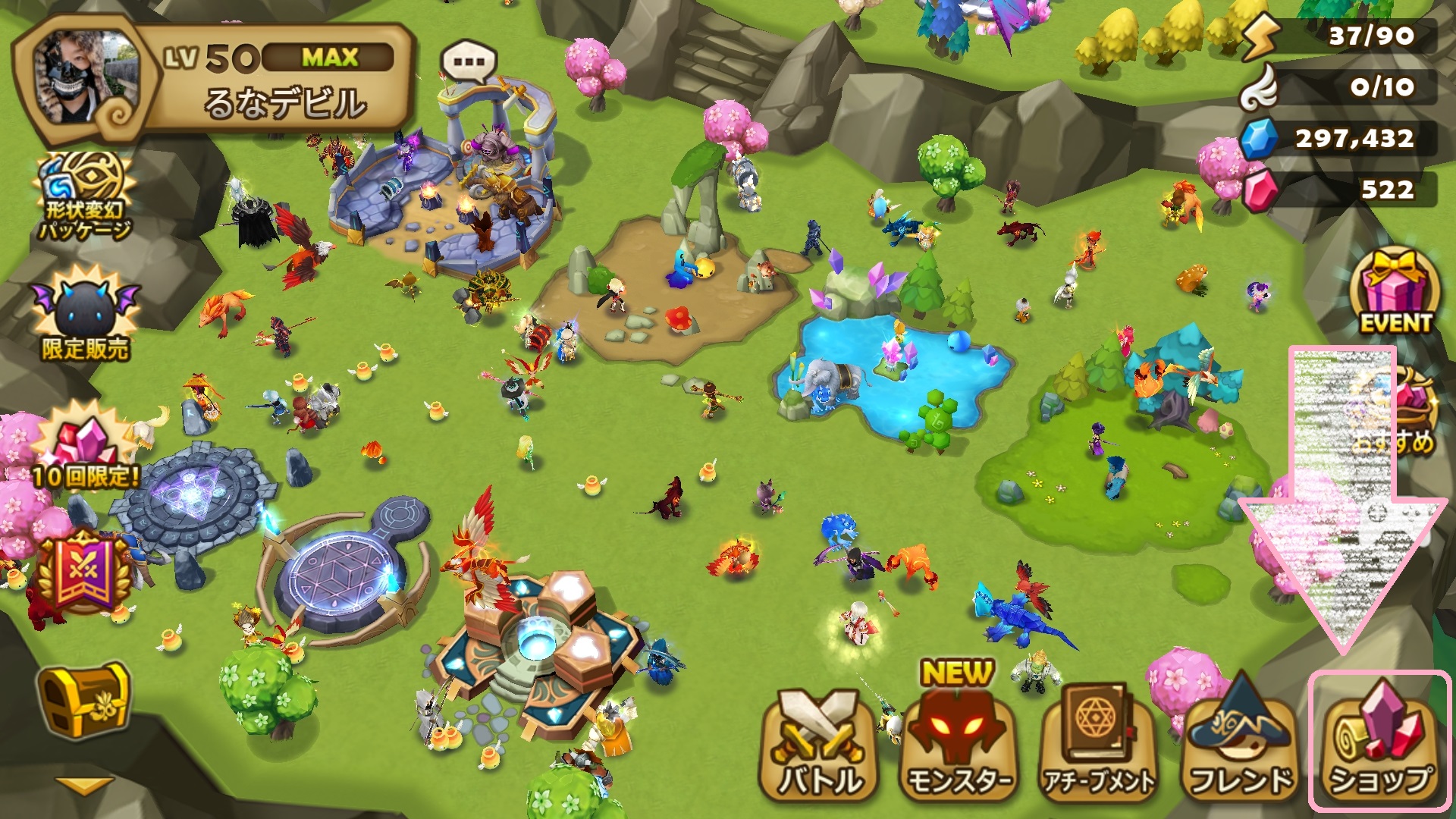Open the golden treasure chest
Screen dimensions: 1456x819
83,703
